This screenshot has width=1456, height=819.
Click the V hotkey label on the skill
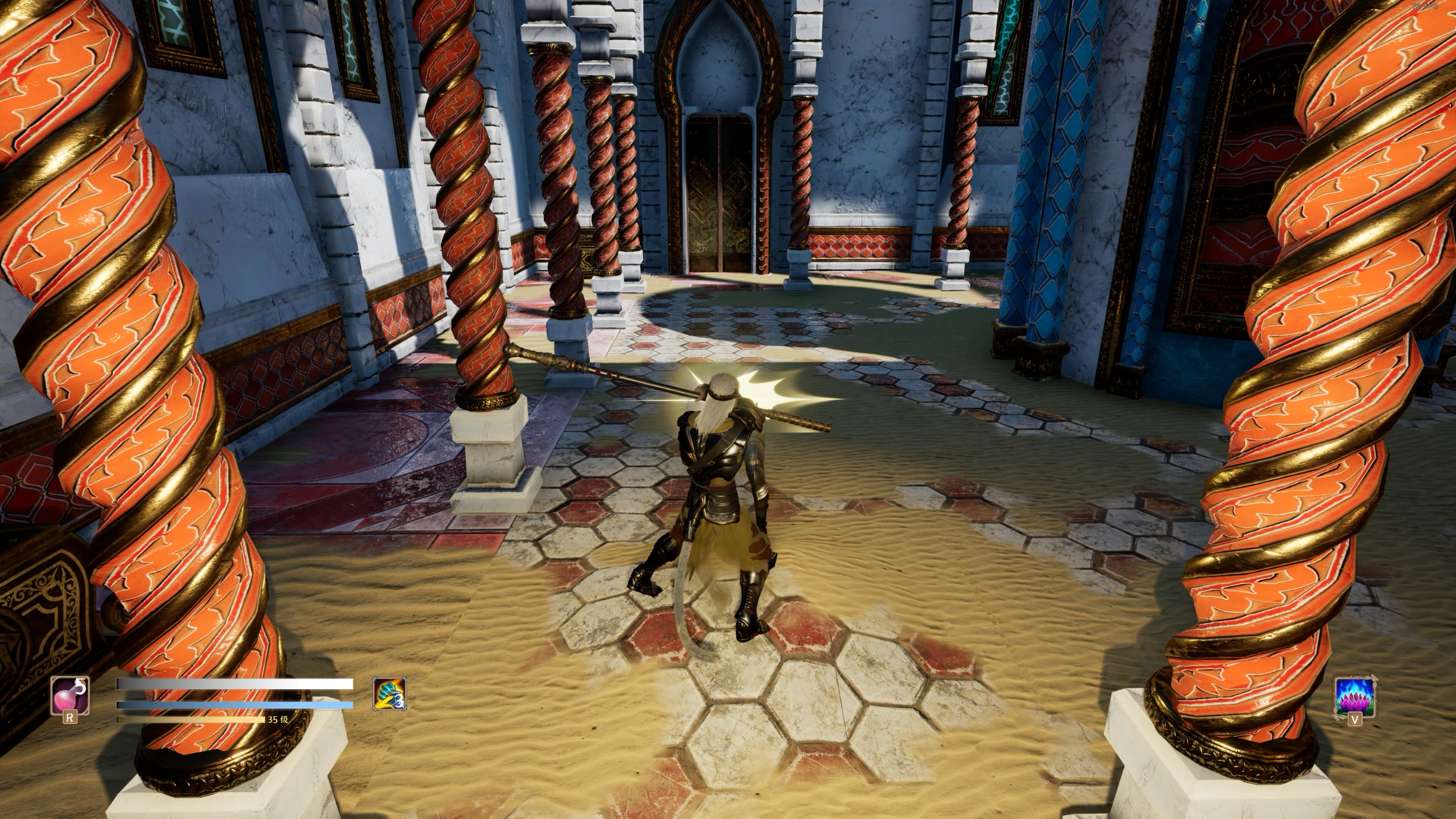[x=1354, y=719]
